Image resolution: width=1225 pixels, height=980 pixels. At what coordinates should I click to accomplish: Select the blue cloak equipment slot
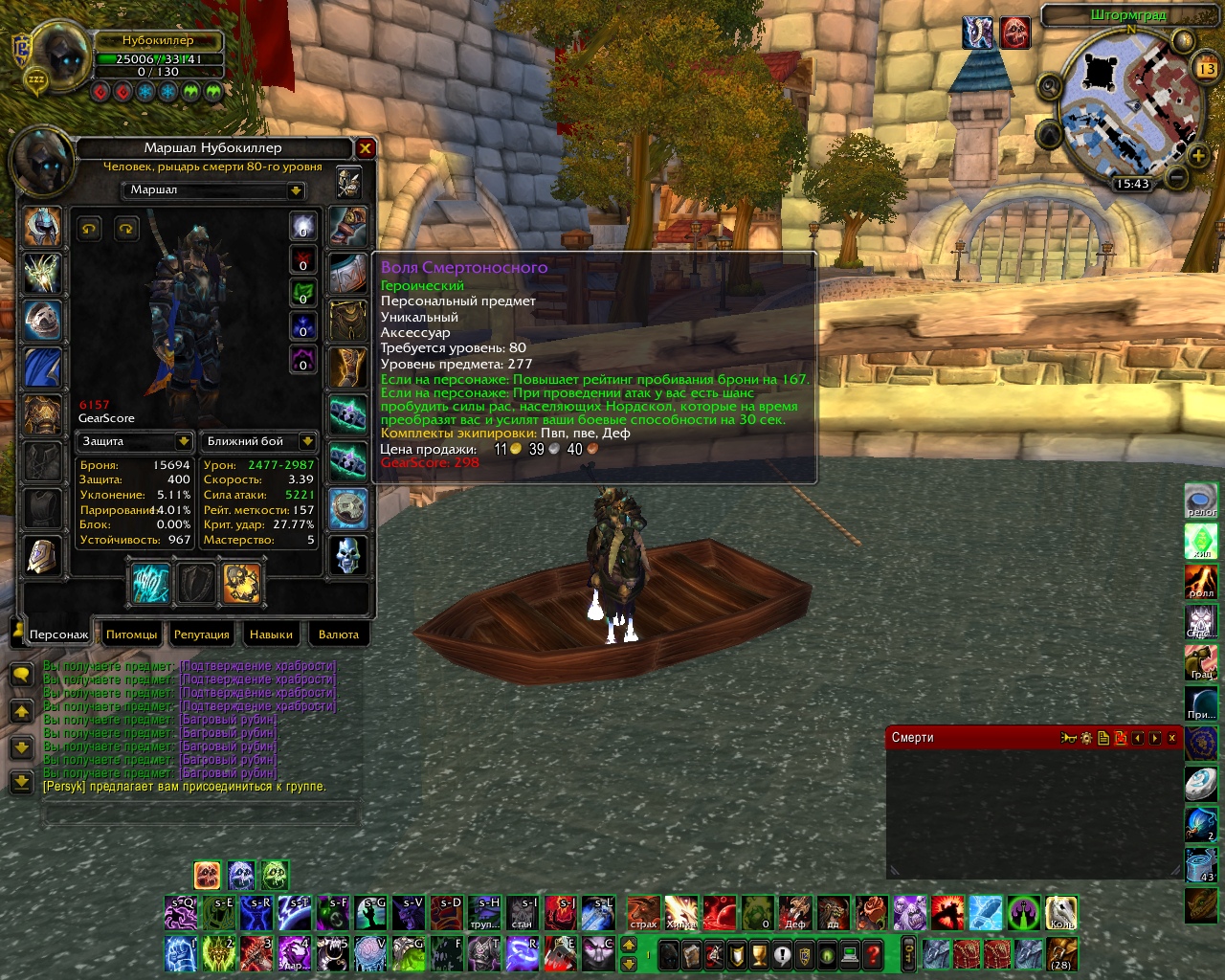[x=42, y=368]
